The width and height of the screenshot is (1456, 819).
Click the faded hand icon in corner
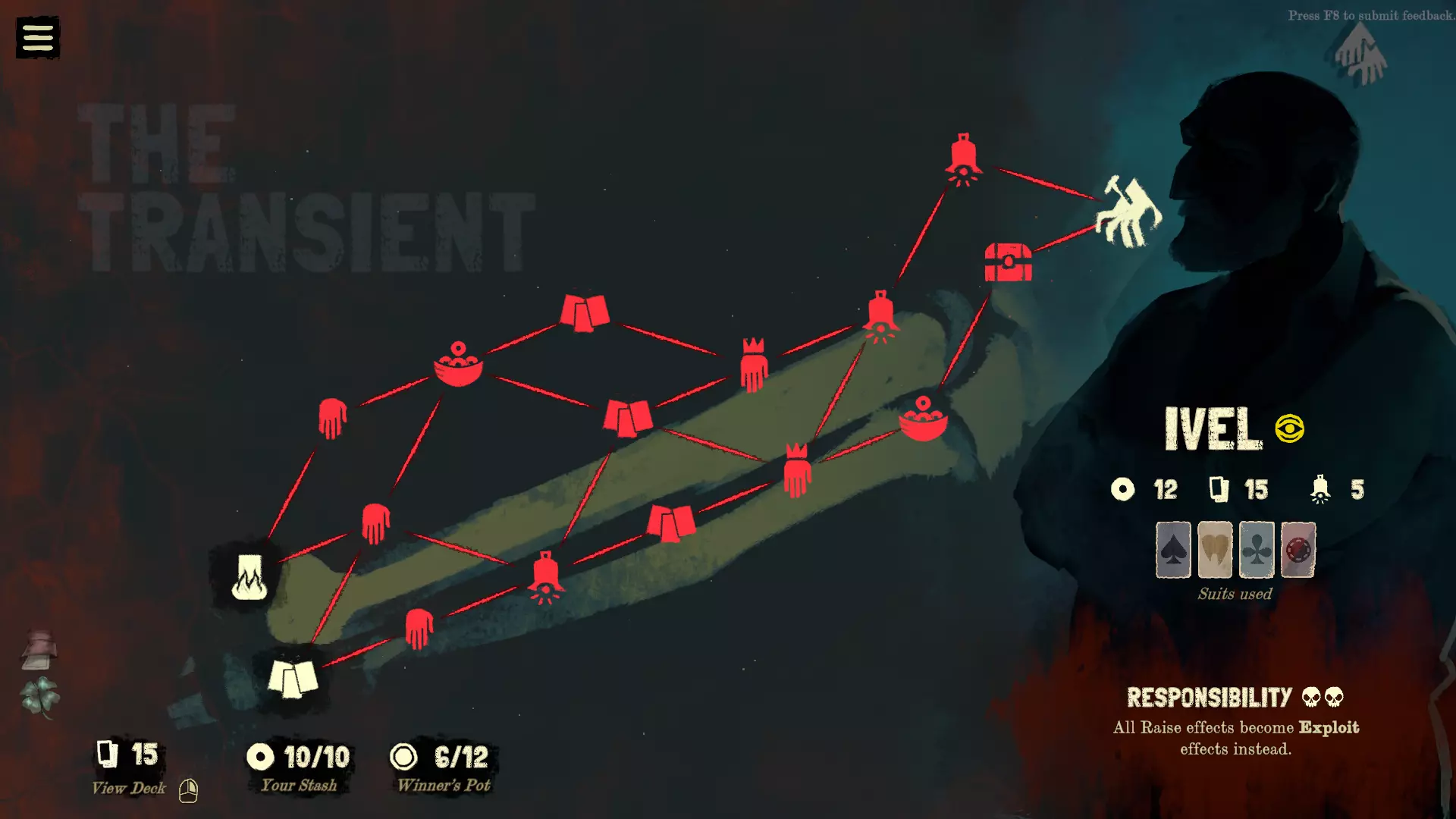pyautogui.click(x=1360, y=55)
